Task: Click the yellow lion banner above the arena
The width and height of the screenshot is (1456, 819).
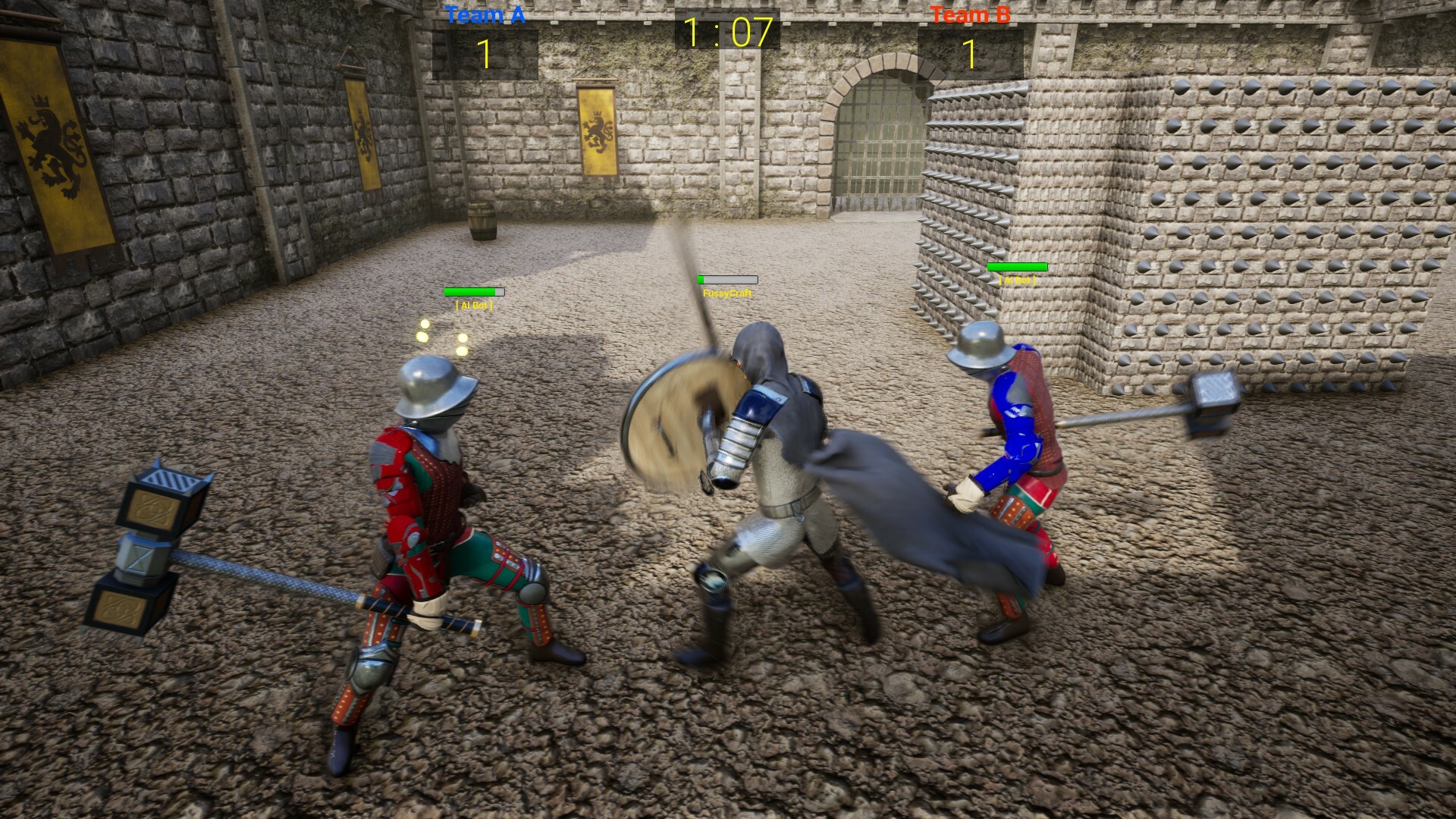Action: 596,136
